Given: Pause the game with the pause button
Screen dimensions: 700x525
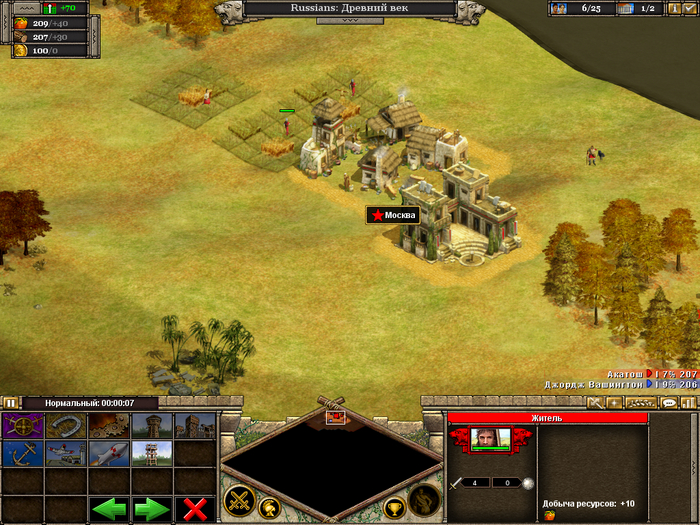Looking at the screenshot, I should pyautogui.click(x=11, y=403).
